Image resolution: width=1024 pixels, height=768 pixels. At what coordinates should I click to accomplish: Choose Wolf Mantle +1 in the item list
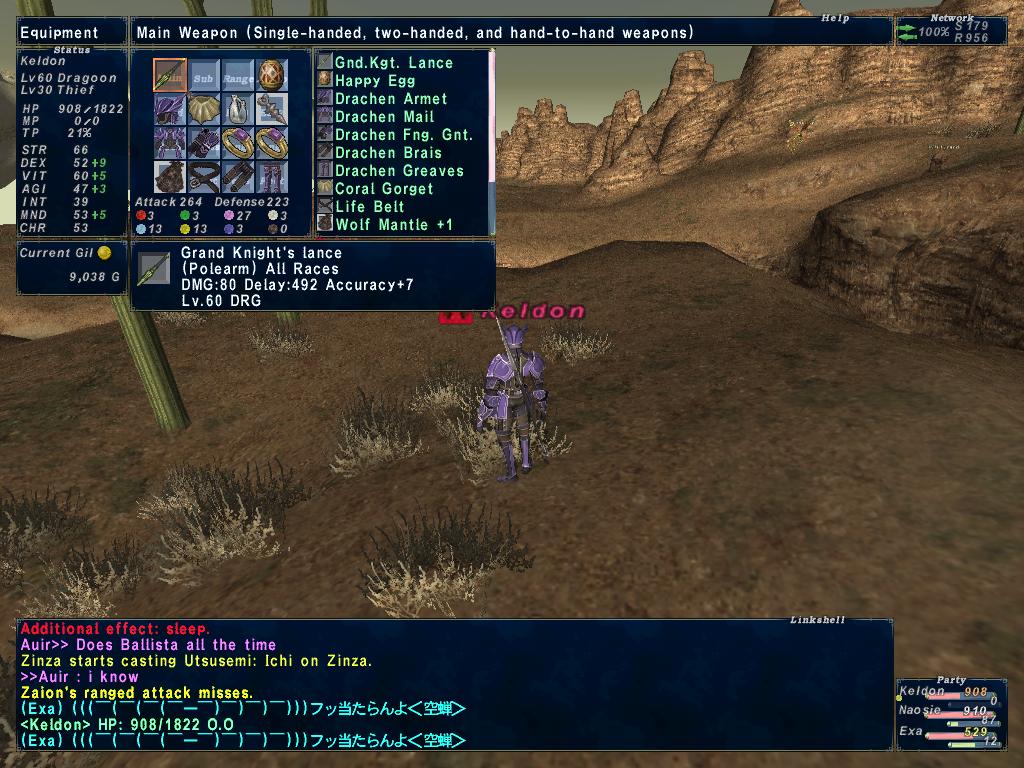click(393, 225)
